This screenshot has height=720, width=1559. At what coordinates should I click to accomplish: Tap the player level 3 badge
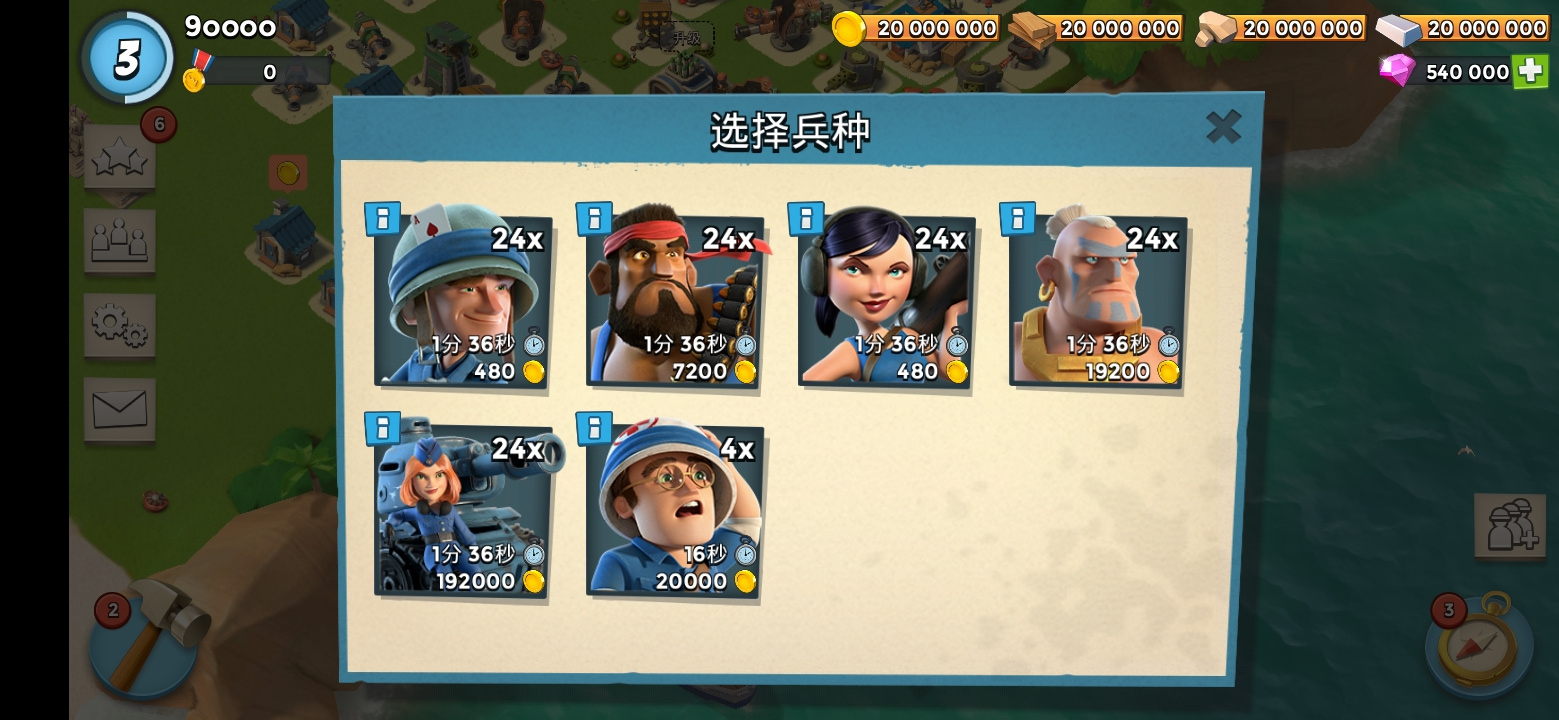click(x=127, y=57)
